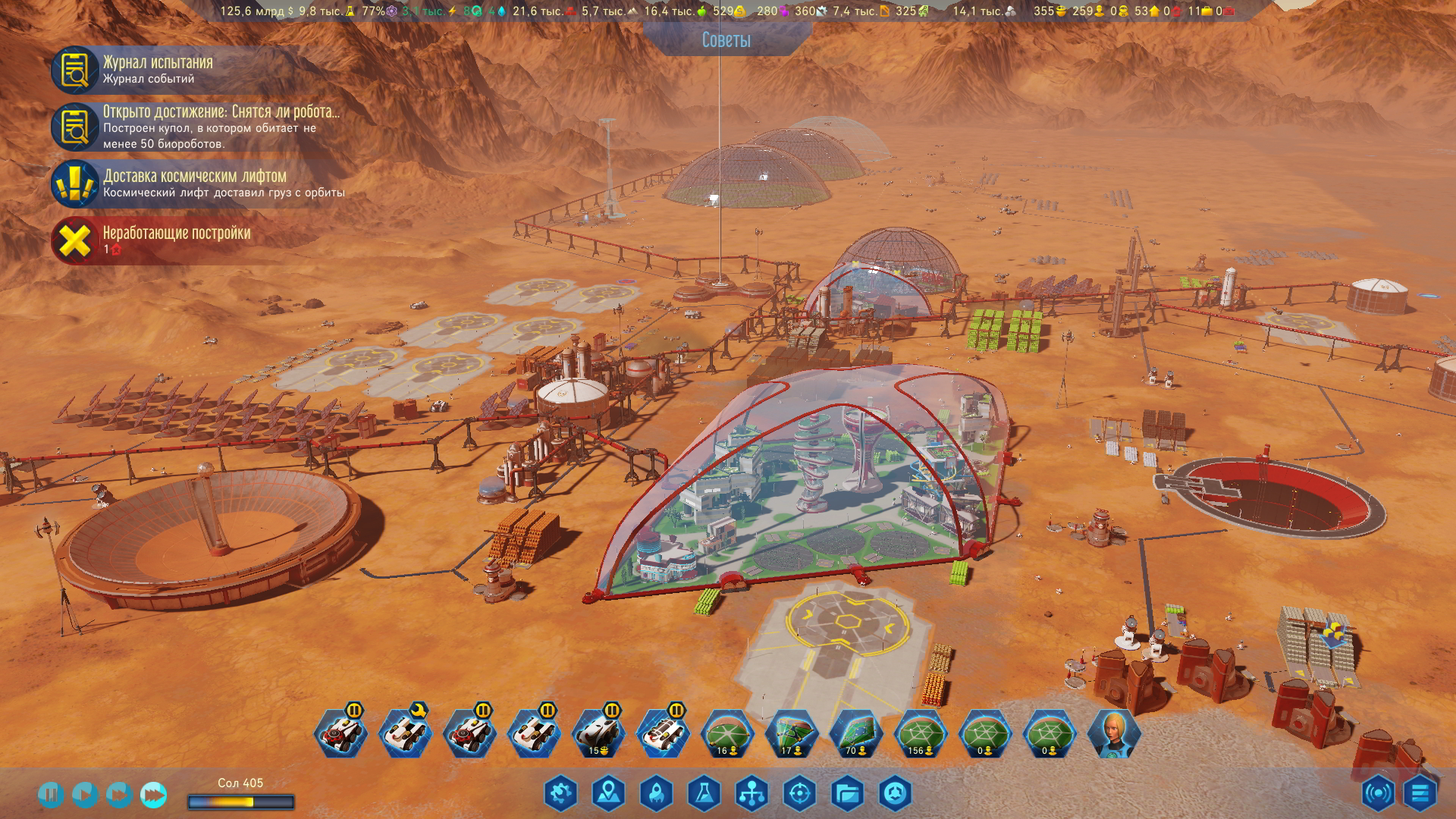Open the research flask screen
Screen dimensions: 1456x819
pos(704,793)
